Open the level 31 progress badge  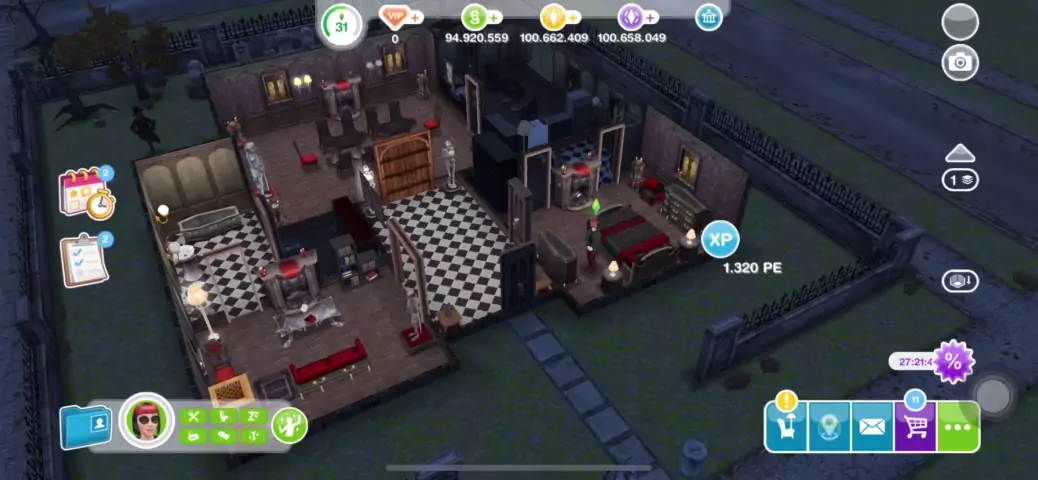[341, 25]
